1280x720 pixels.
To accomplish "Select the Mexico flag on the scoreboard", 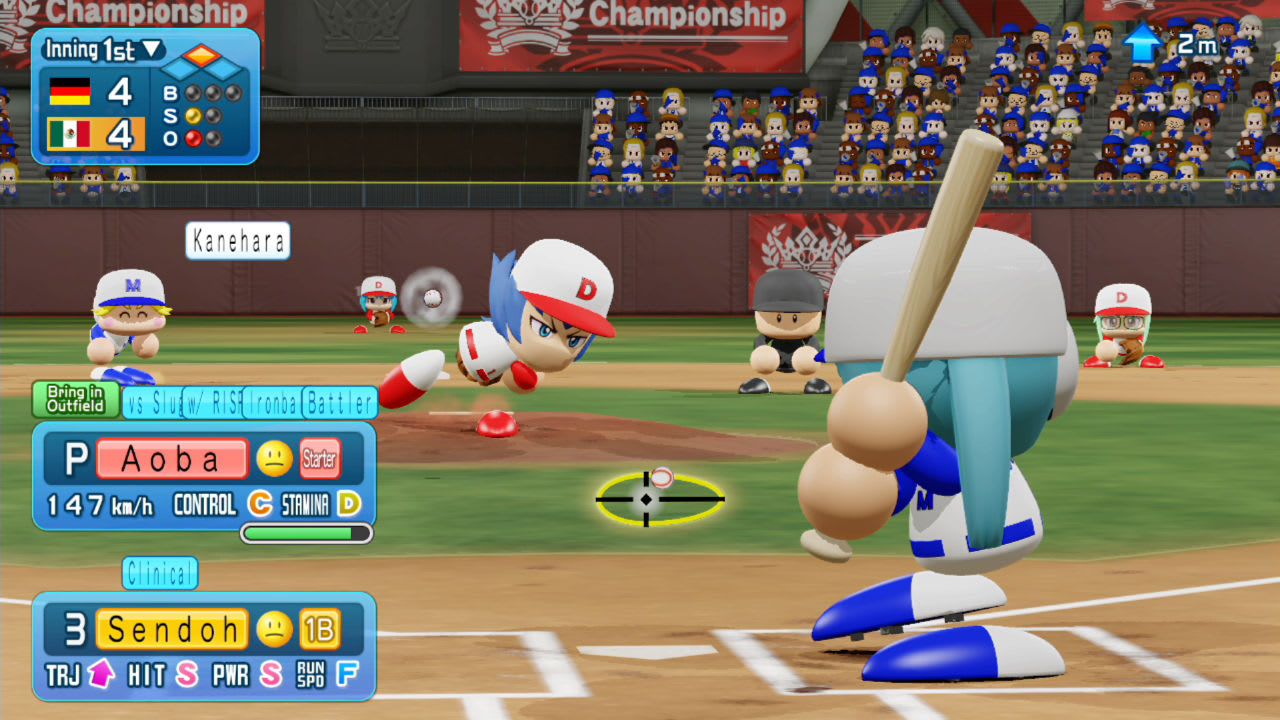I will (x=70, y=133).
